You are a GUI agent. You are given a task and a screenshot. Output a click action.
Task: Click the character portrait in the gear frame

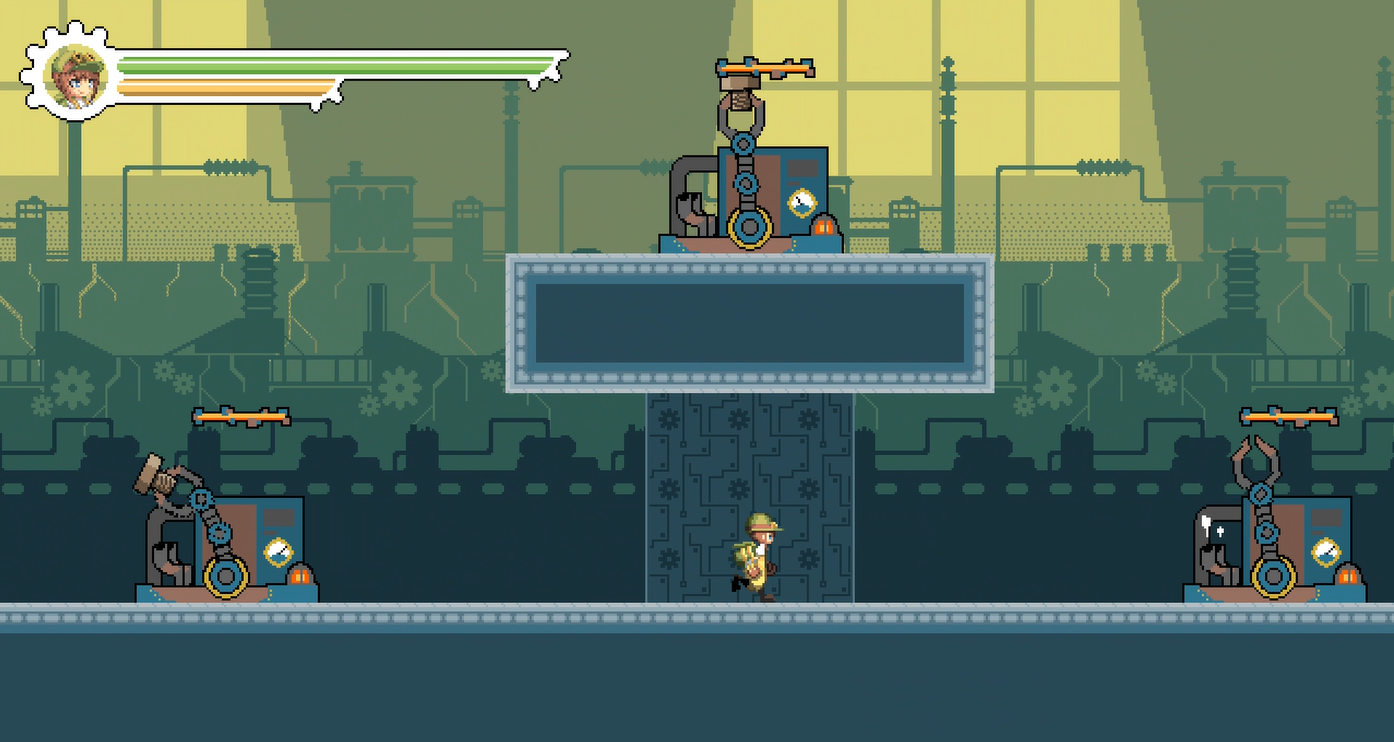[77, 76]
